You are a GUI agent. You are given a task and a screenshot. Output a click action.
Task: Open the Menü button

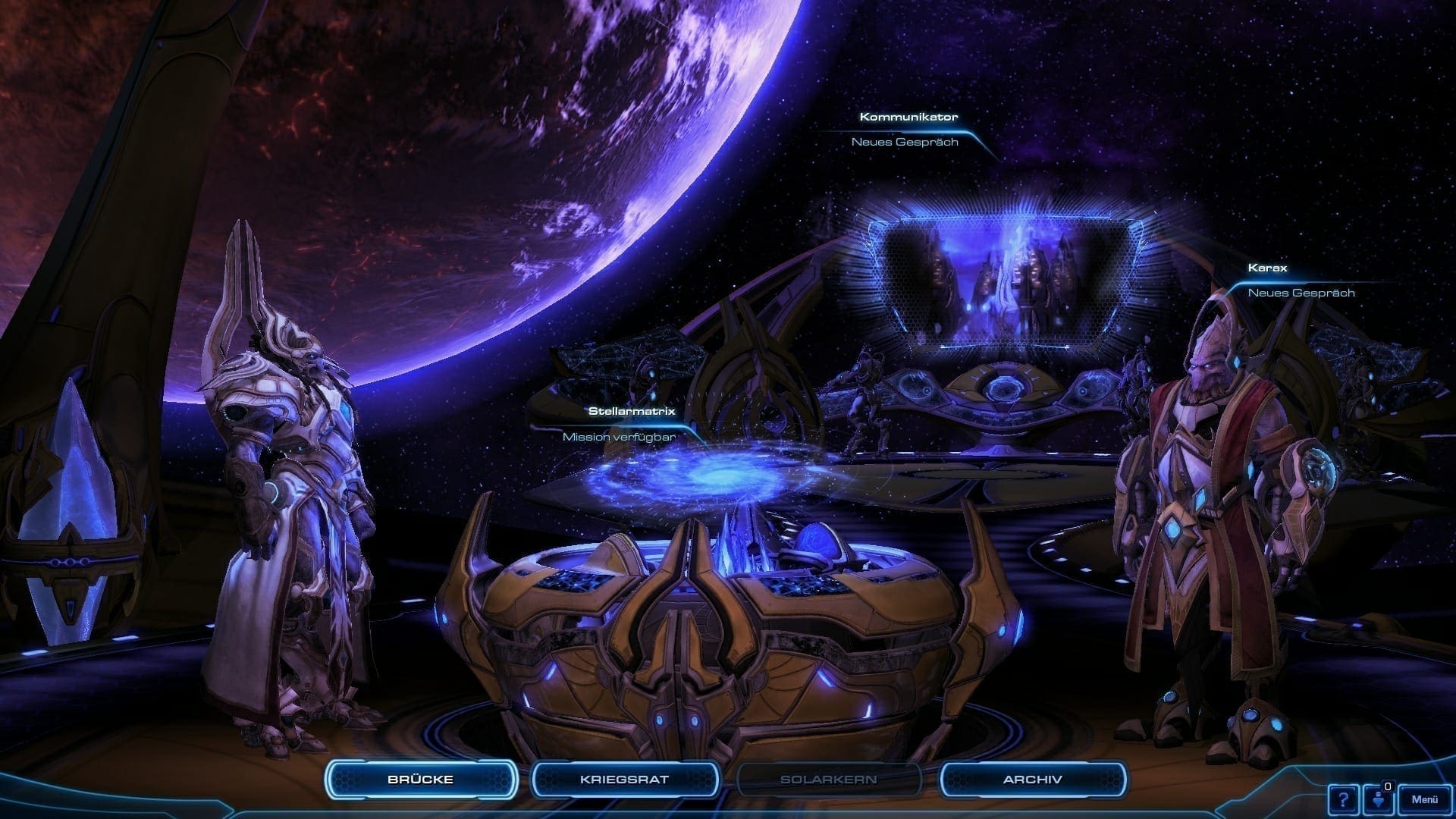click(1424, 799)
